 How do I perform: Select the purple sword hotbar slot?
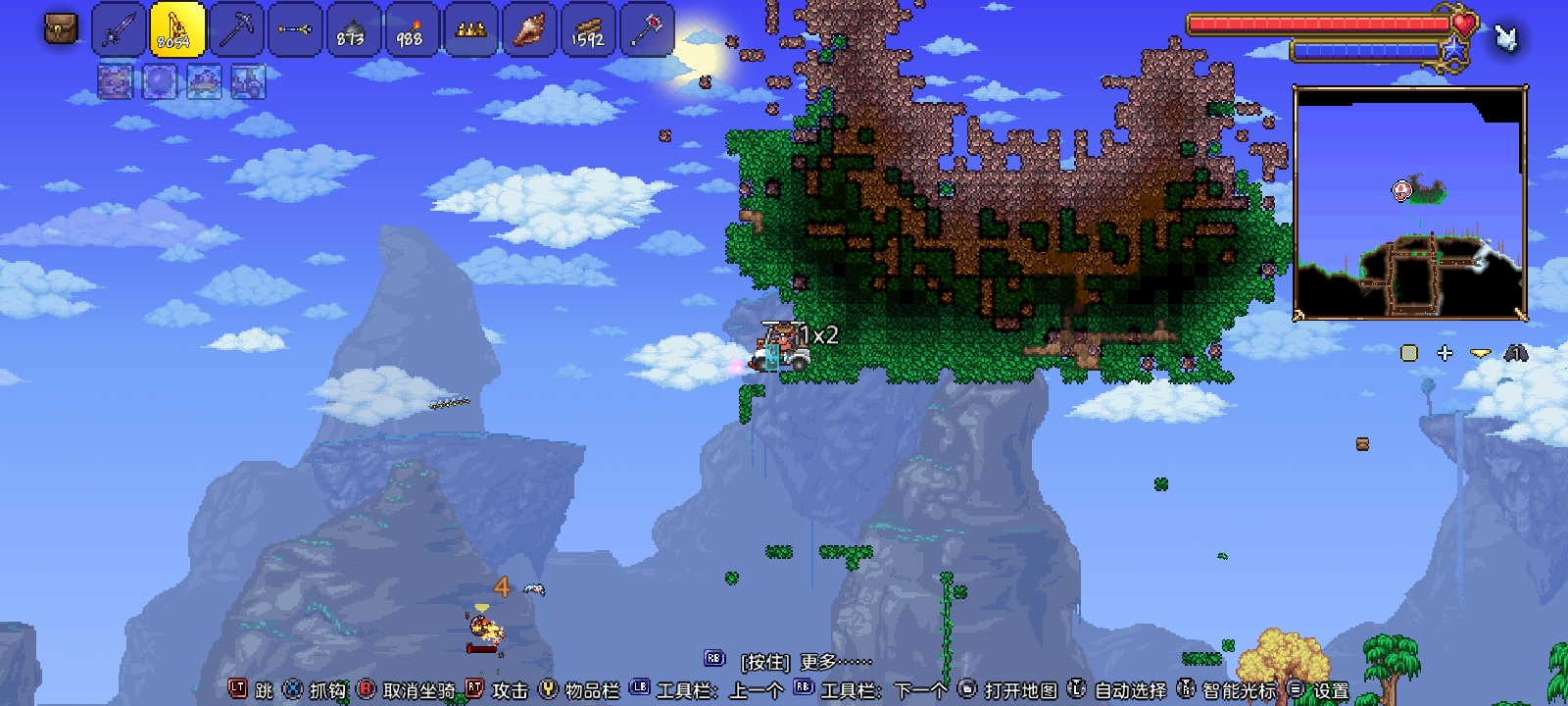point(119,29)
